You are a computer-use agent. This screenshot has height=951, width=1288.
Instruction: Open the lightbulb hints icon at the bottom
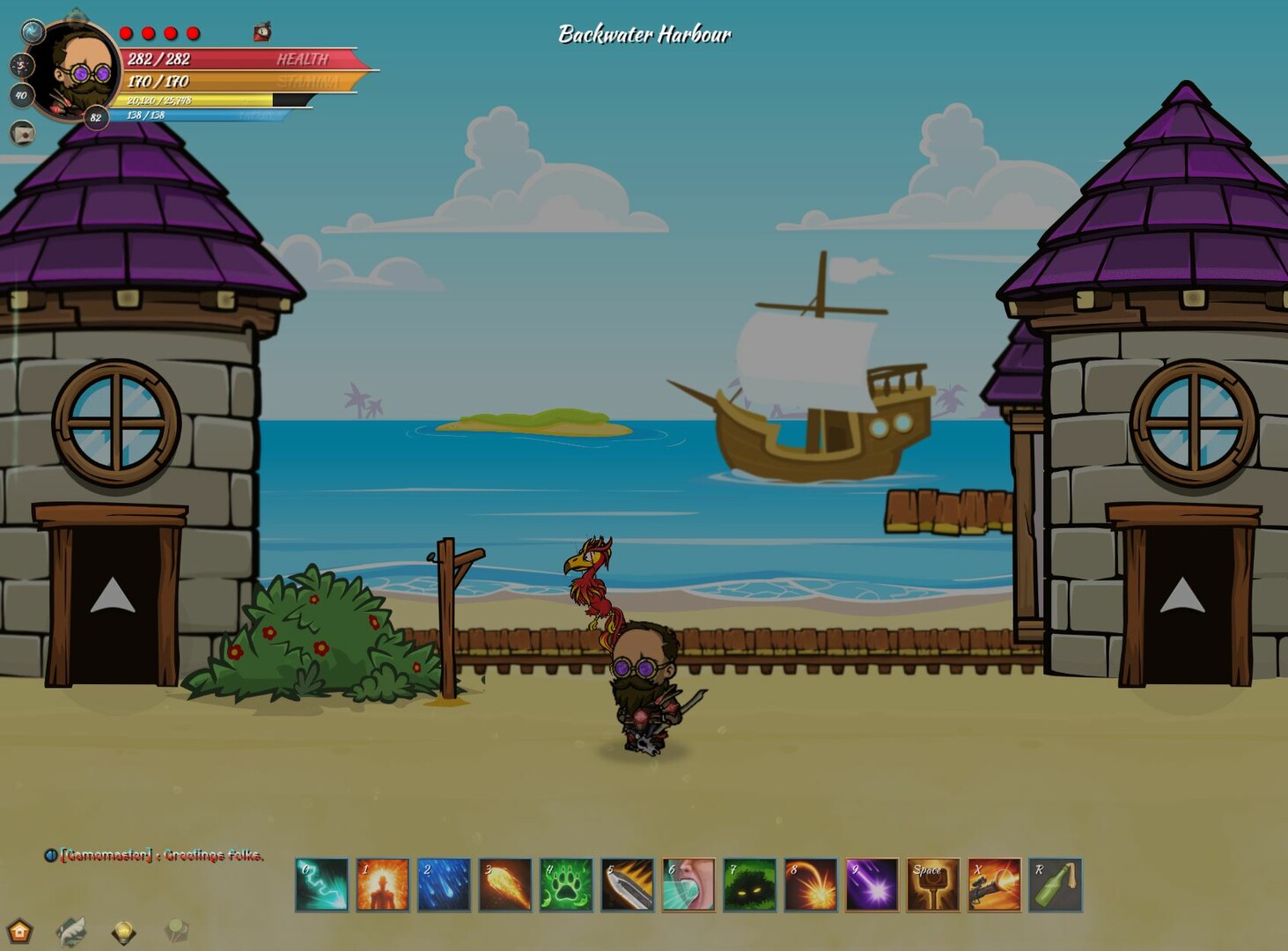[x=123, y=931]
